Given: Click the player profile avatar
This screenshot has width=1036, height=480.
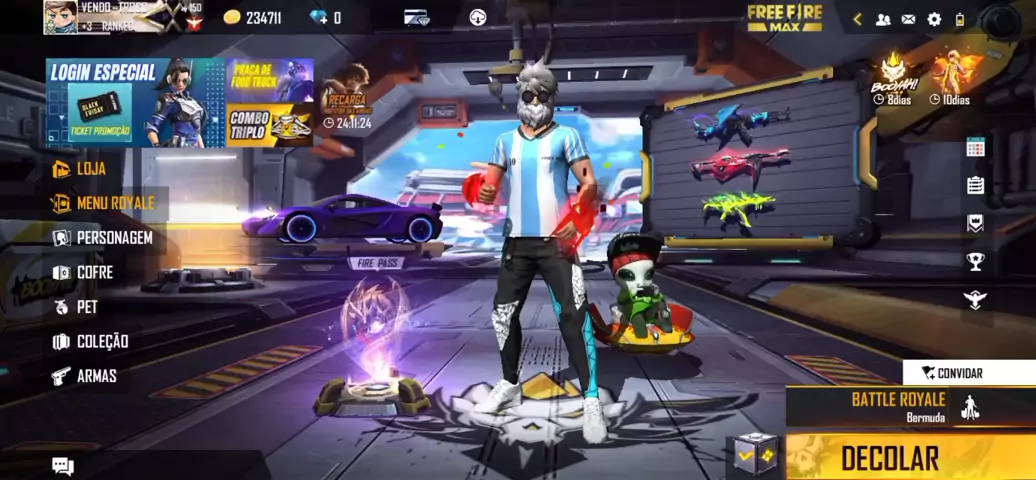Looking at the screenshot, I should pyautogui.click(x=60, y=17).
